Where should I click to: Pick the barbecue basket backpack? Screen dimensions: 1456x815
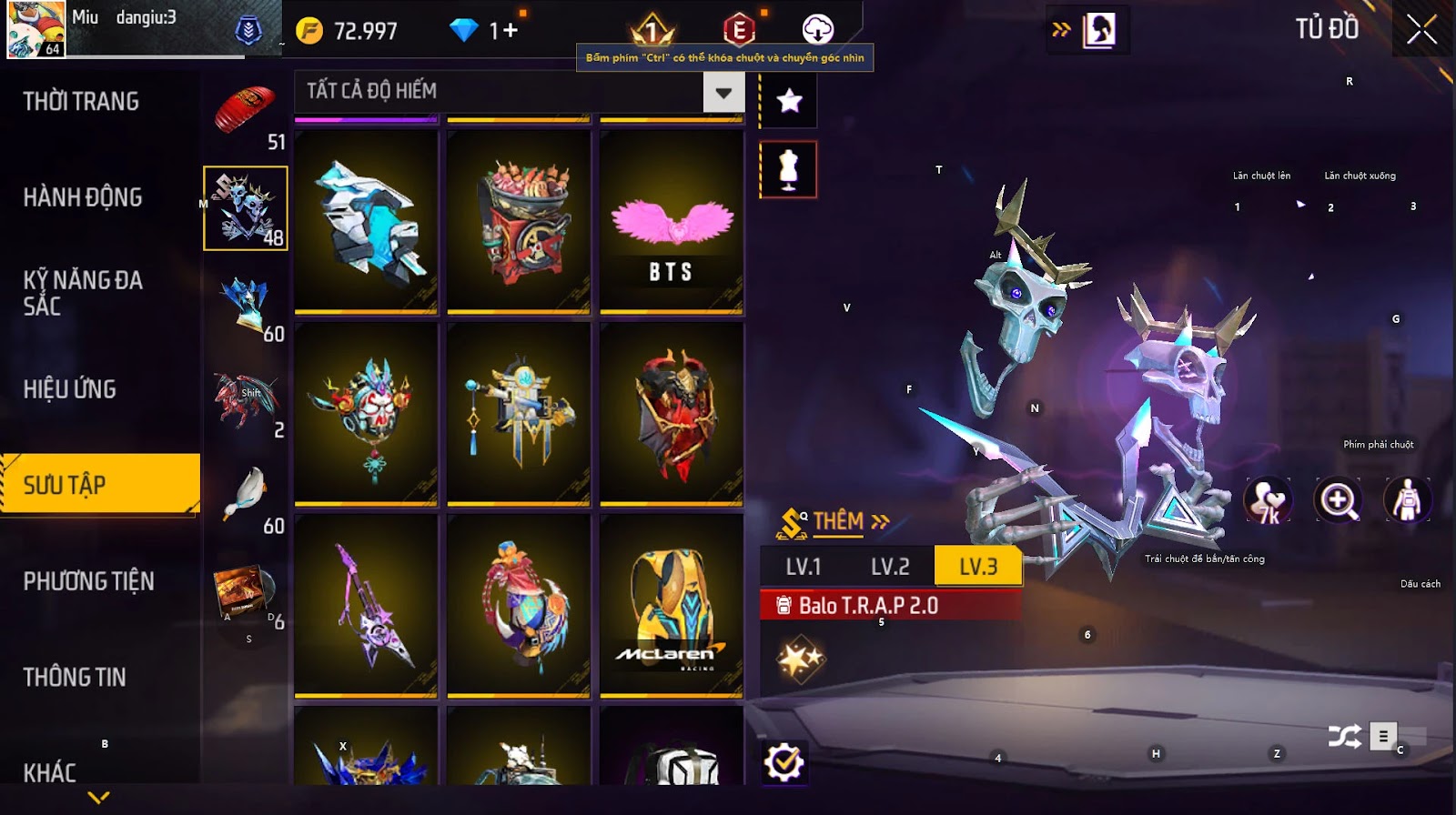(x=519, y=223)
